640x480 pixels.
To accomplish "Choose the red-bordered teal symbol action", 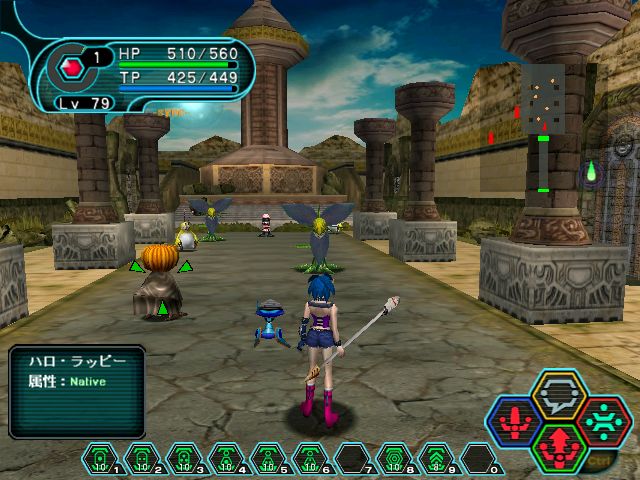I will coord(603,421).
